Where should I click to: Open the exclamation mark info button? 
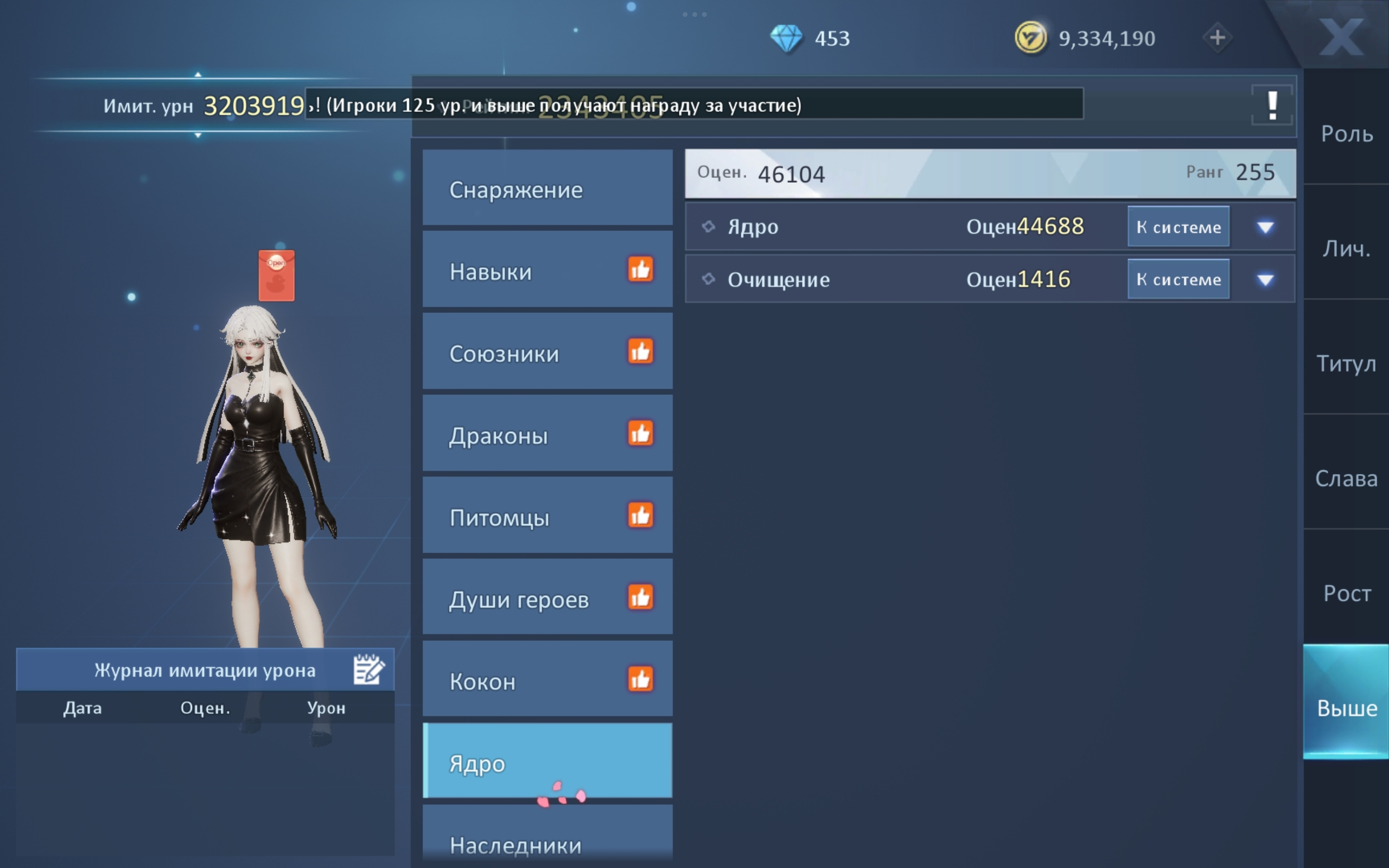(1272, 106)
